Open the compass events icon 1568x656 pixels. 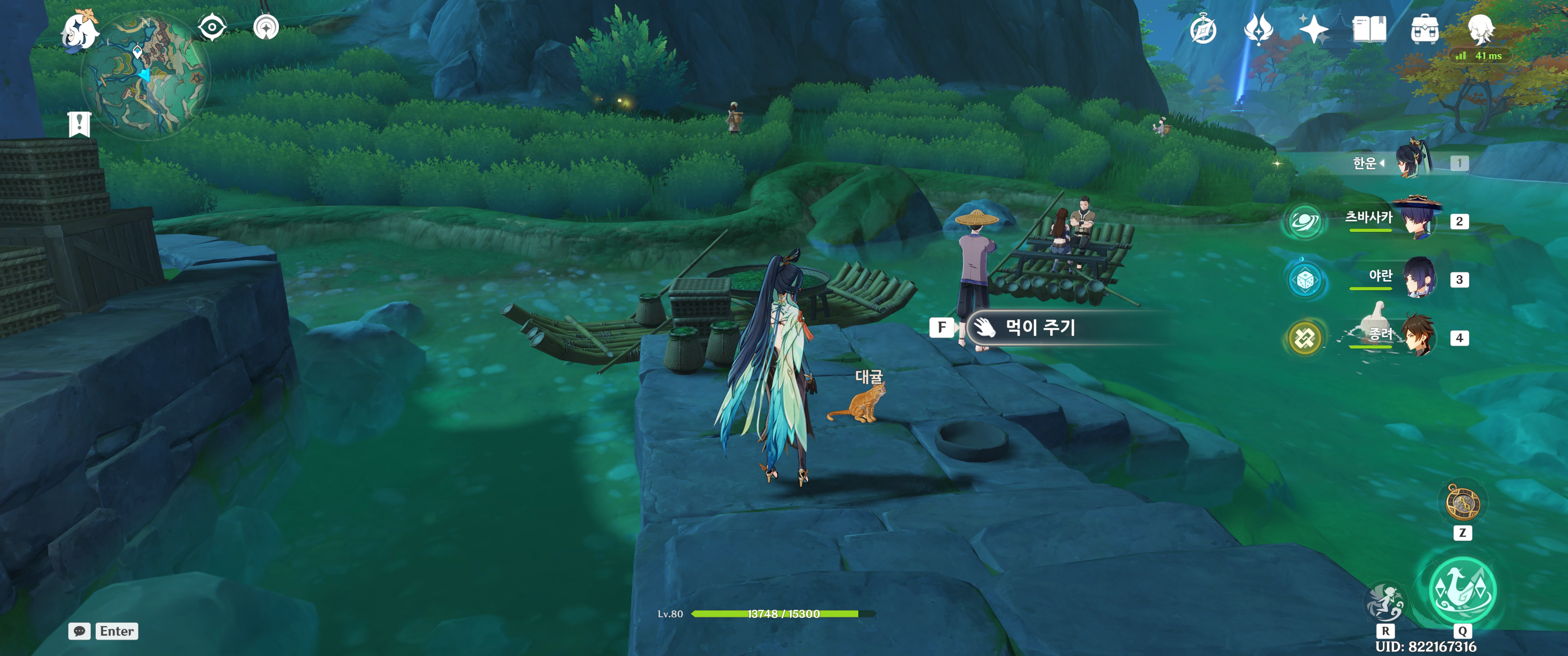[x=1203, y=30]
